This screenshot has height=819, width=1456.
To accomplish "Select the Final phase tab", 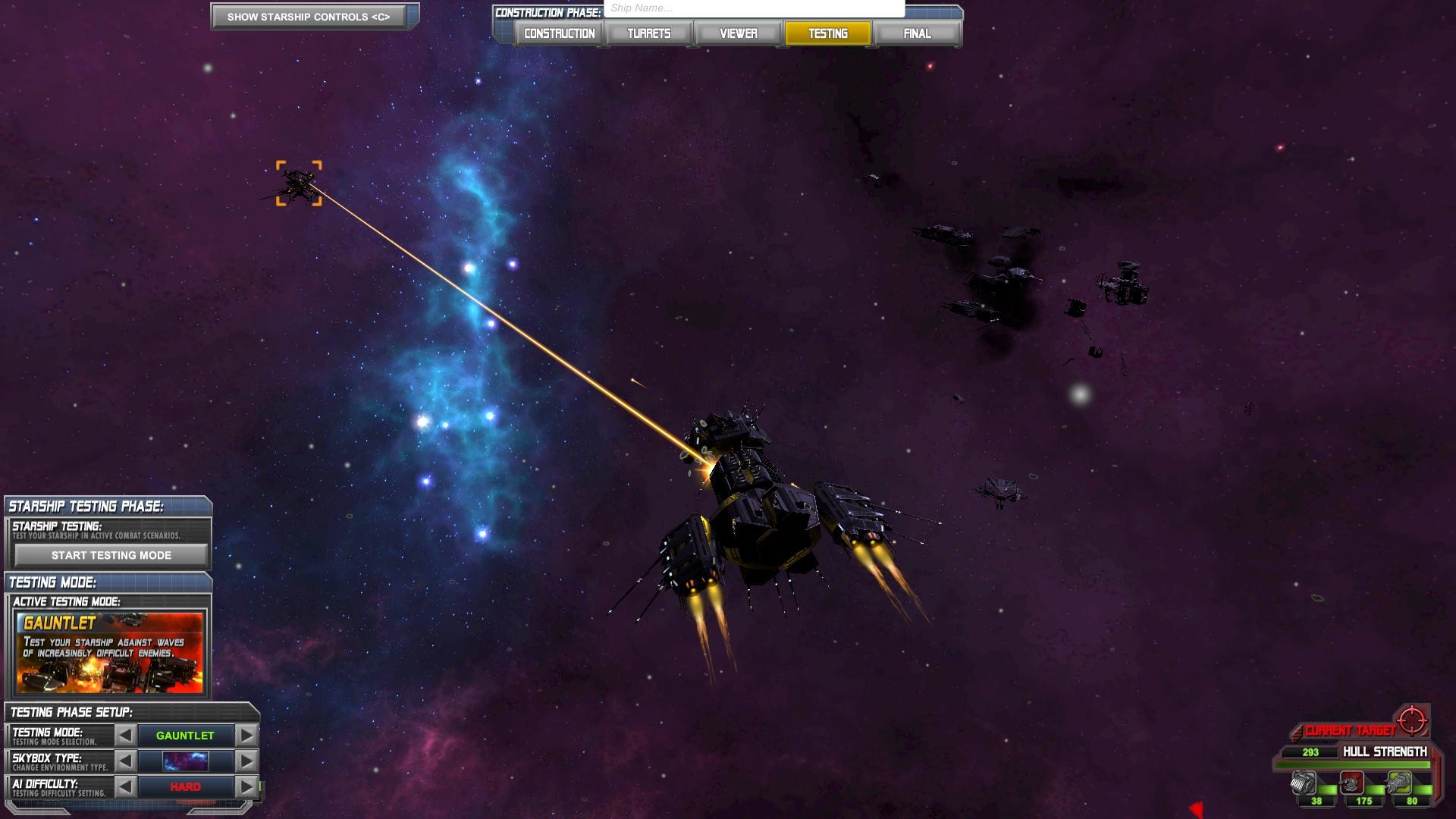I will click(918, 33).
